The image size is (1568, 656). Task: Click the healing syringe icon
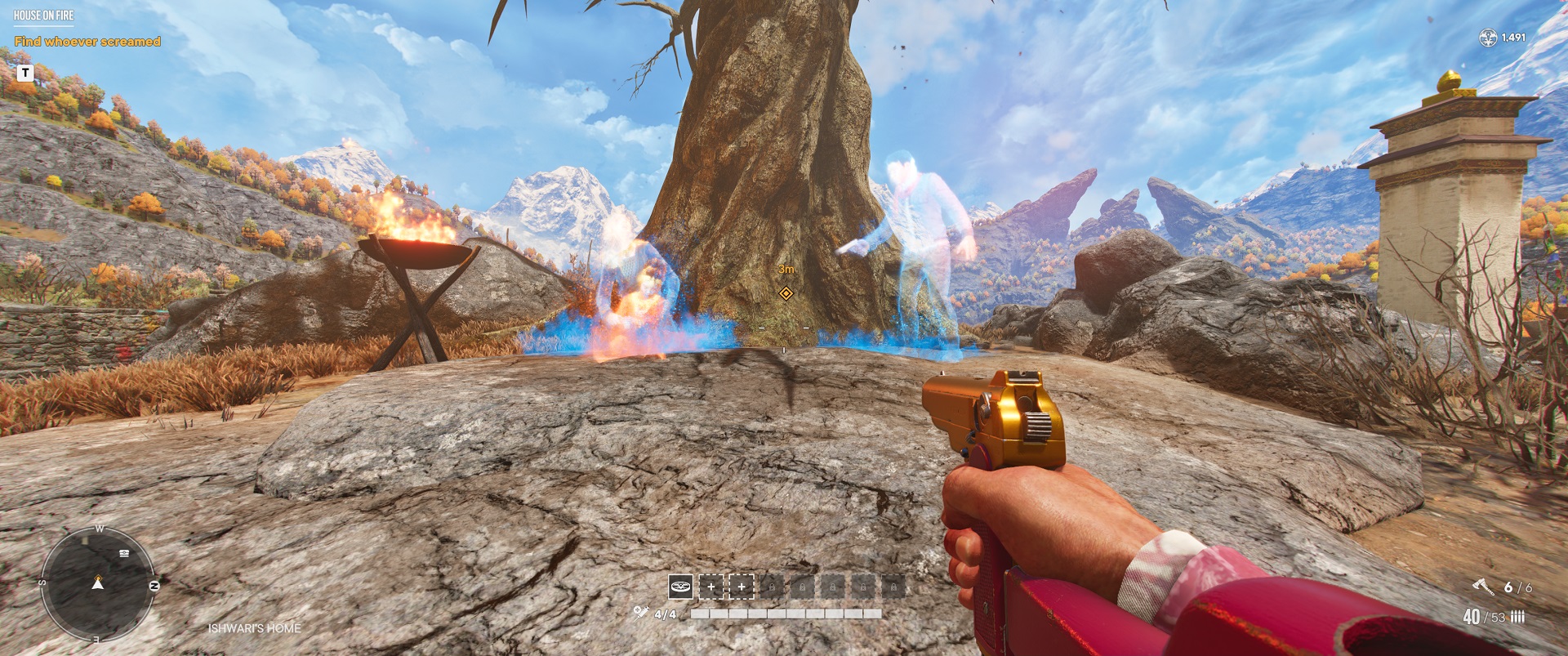[x=640, y=613]
